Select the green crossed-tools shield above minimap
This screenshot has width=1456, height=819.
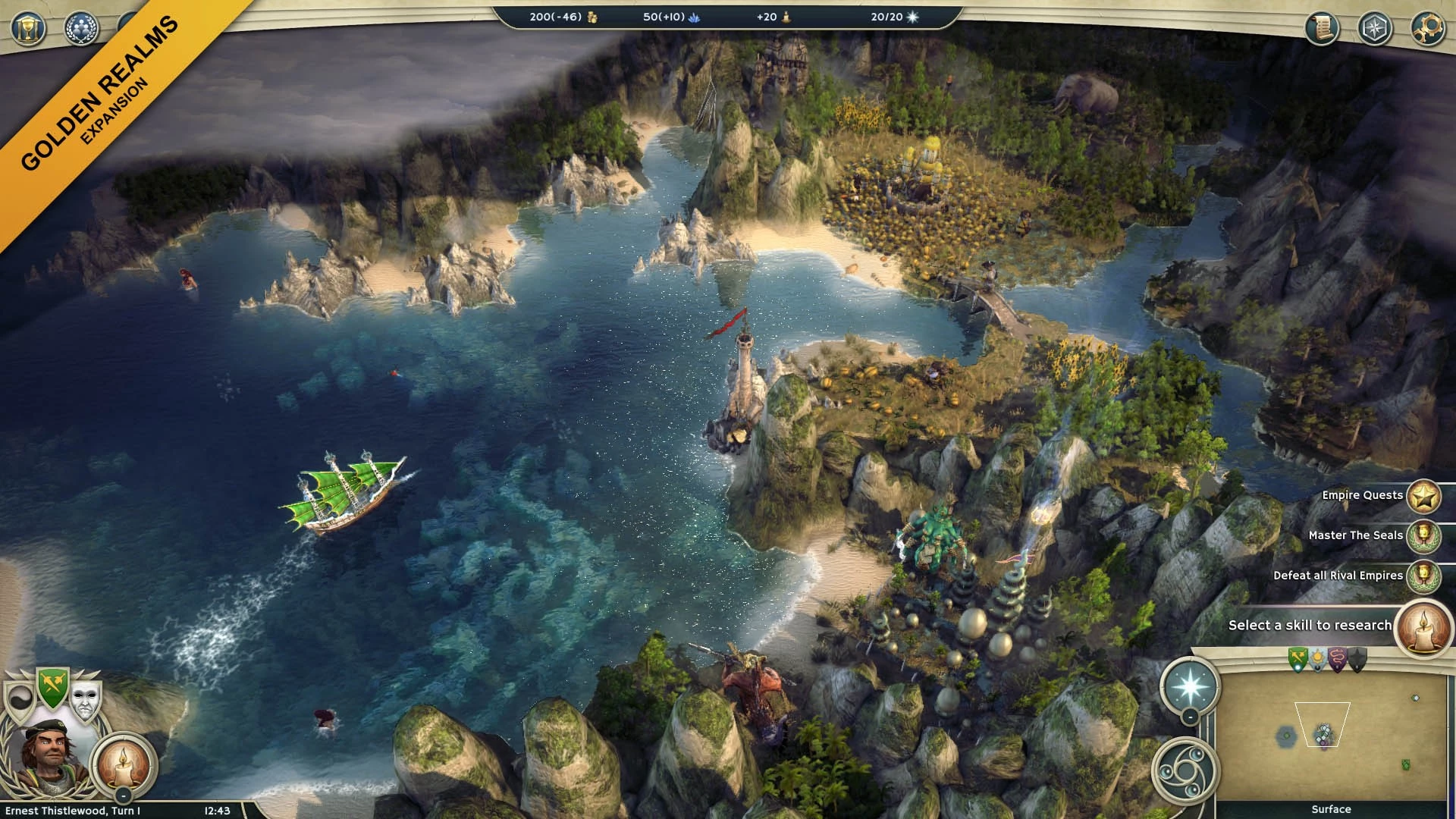click(x=1298, y=659)
